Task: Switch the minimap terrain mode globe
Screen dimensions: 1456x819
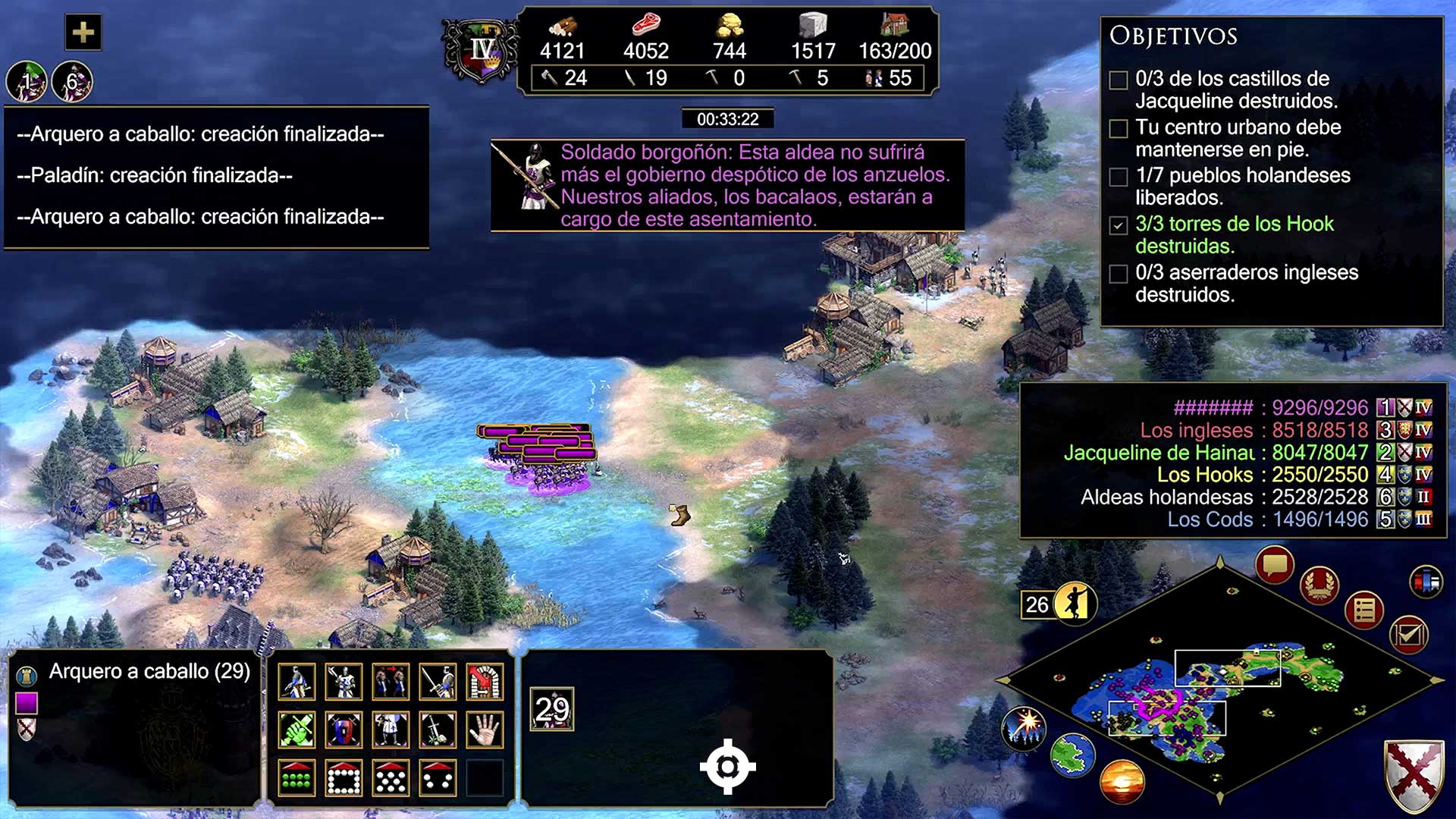Action: 1072,755
